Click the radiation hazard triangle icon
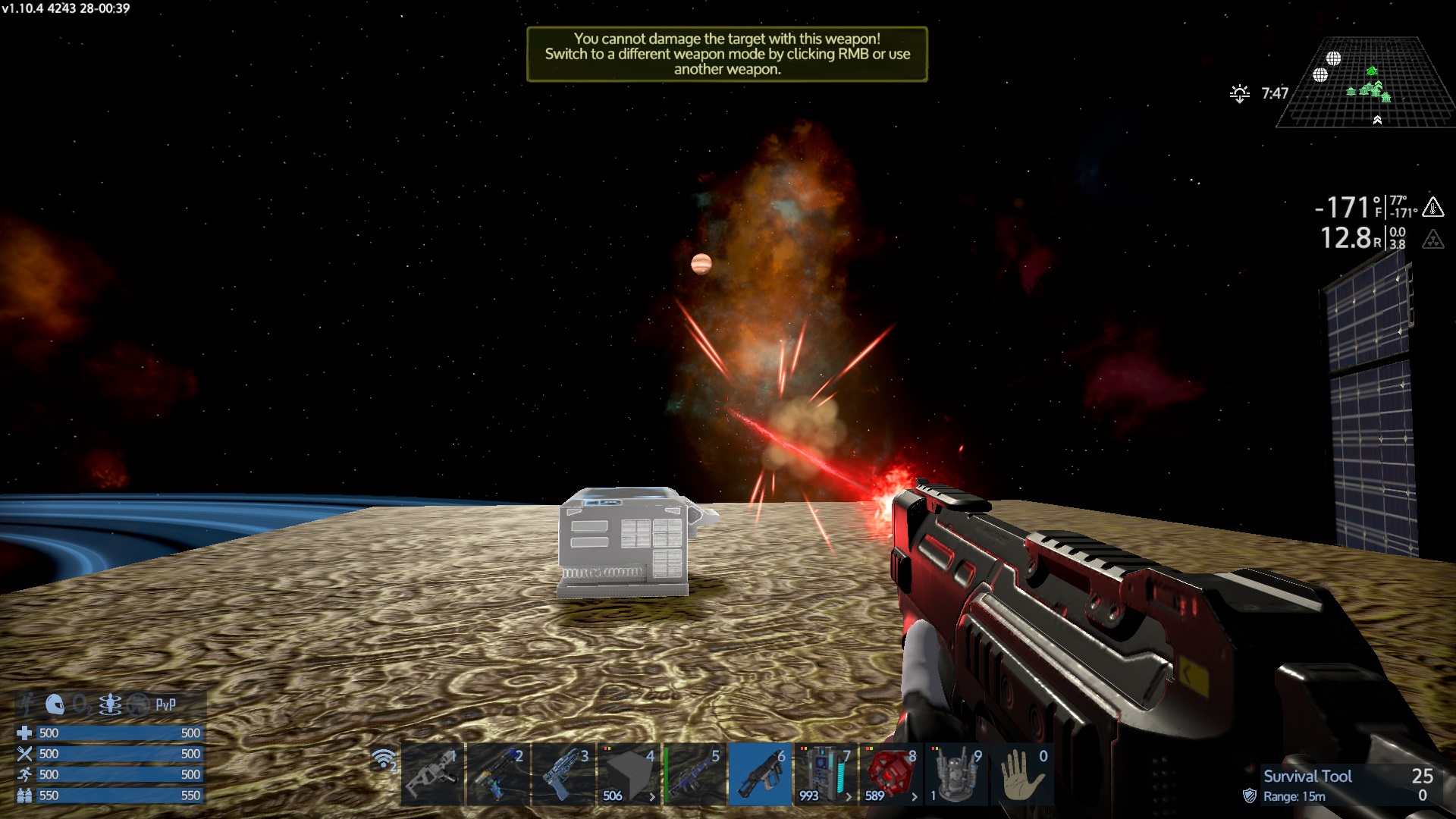This screenshot has height=819, width=1456. pos(1432,240)
